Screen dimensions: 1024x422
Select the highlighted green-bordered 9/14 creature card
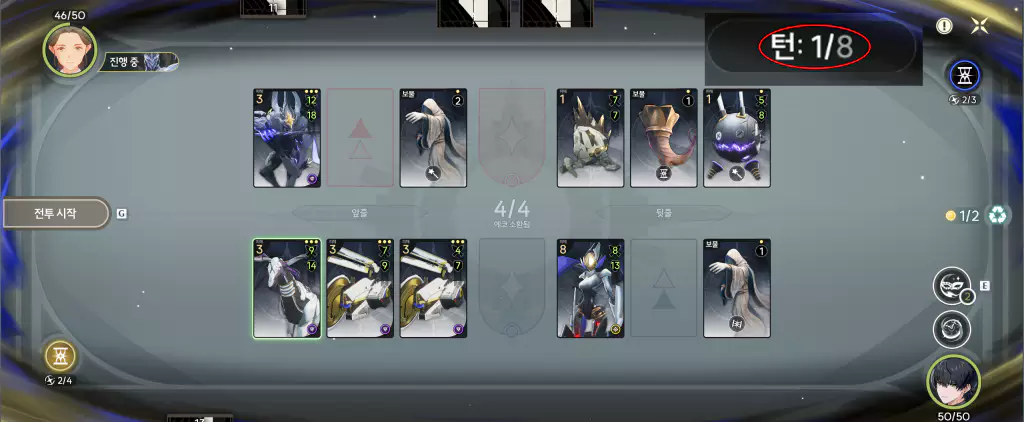(x=287, y=289)
